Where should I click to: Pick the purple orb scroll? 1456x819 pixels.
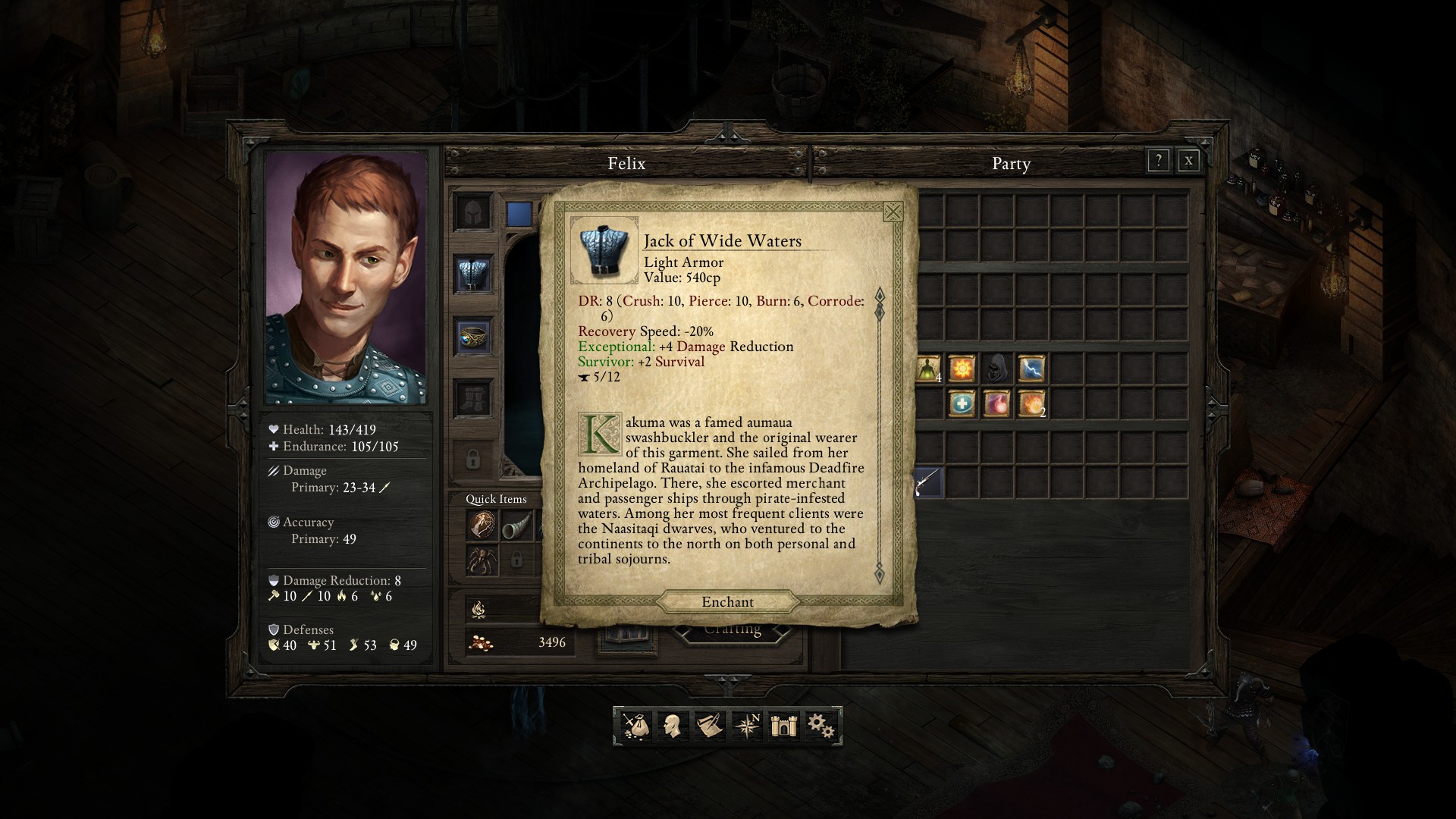996,403
